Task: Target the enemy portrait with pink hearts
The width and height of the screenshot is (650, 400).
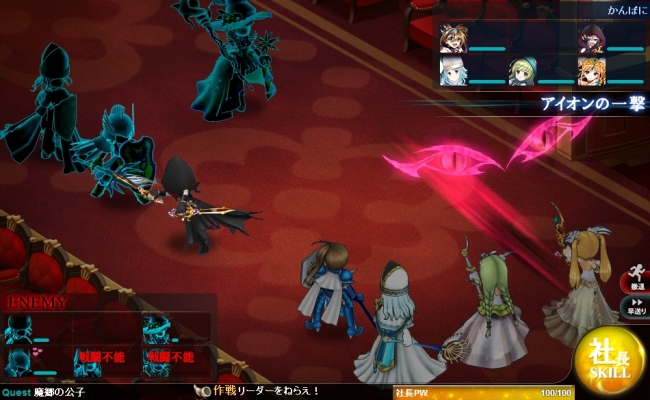Action: 19,359
